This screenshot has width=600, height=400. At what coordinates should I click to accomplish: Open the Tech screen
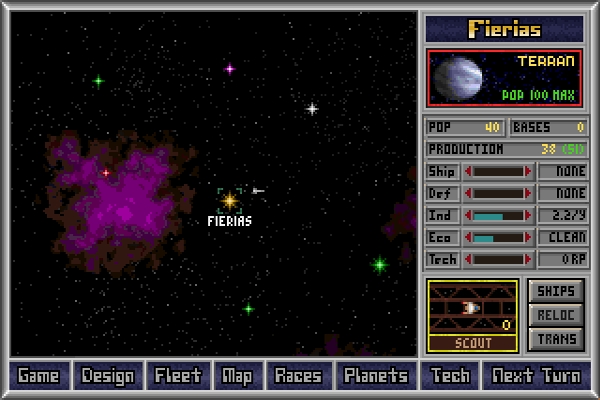[x=449, y=376]
